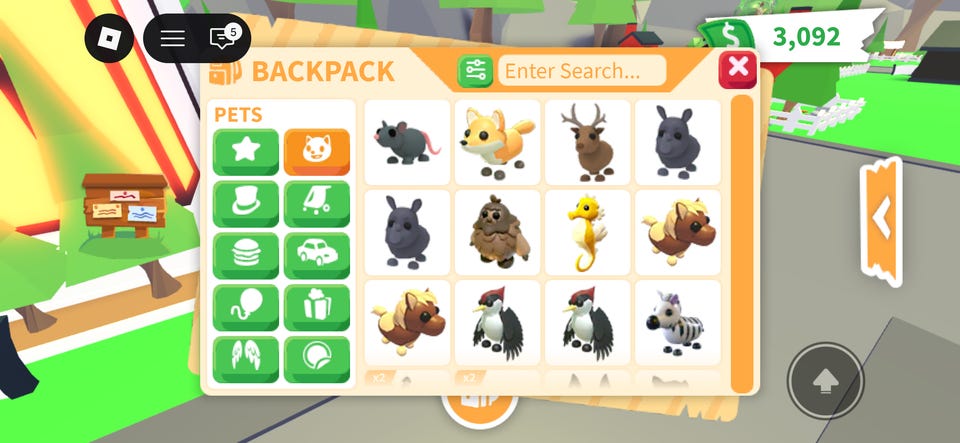
Task: Choose the zebra pet slot
Action: pos(677,322)
